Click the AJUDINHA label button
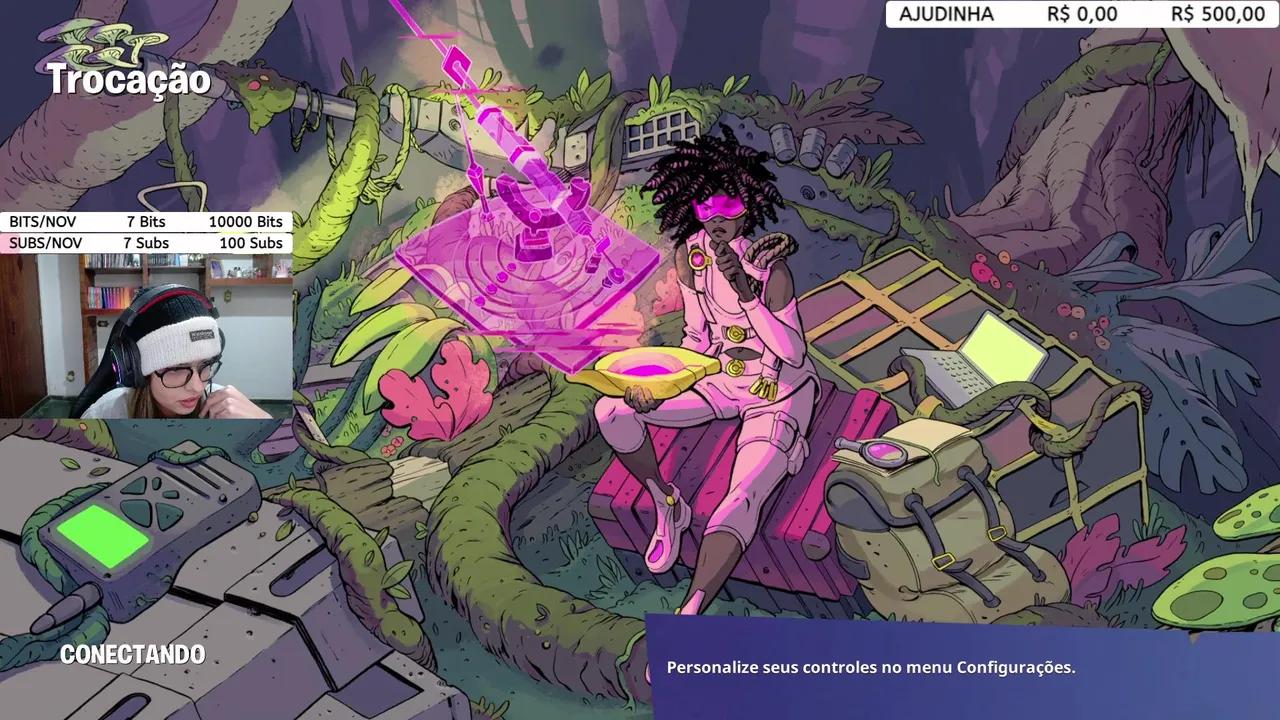 pos(948,15)
